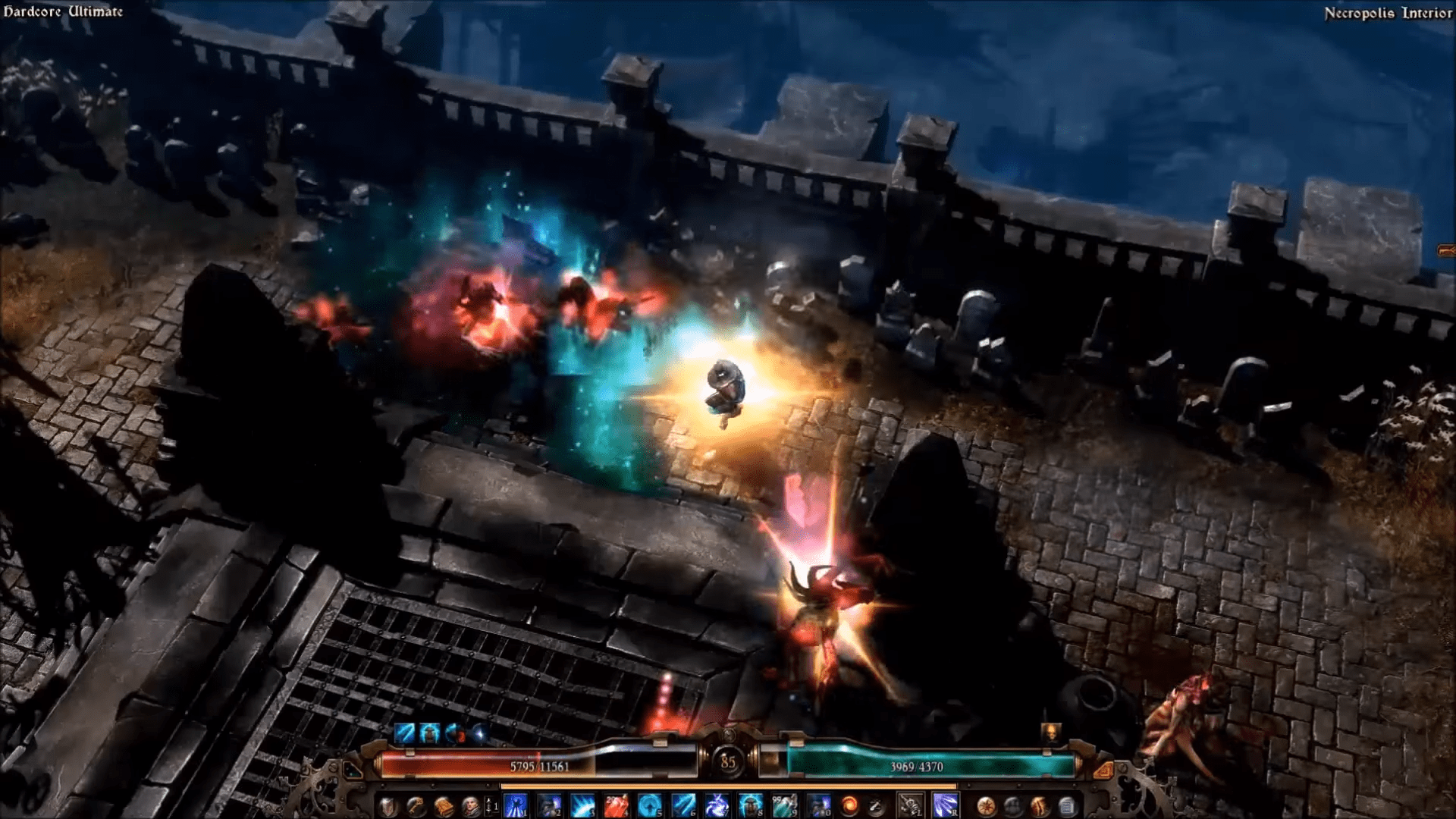This screenshot has height=819, width=1456.
Task: Drink the red health potion in slot 4
Action: coord(616,805)
